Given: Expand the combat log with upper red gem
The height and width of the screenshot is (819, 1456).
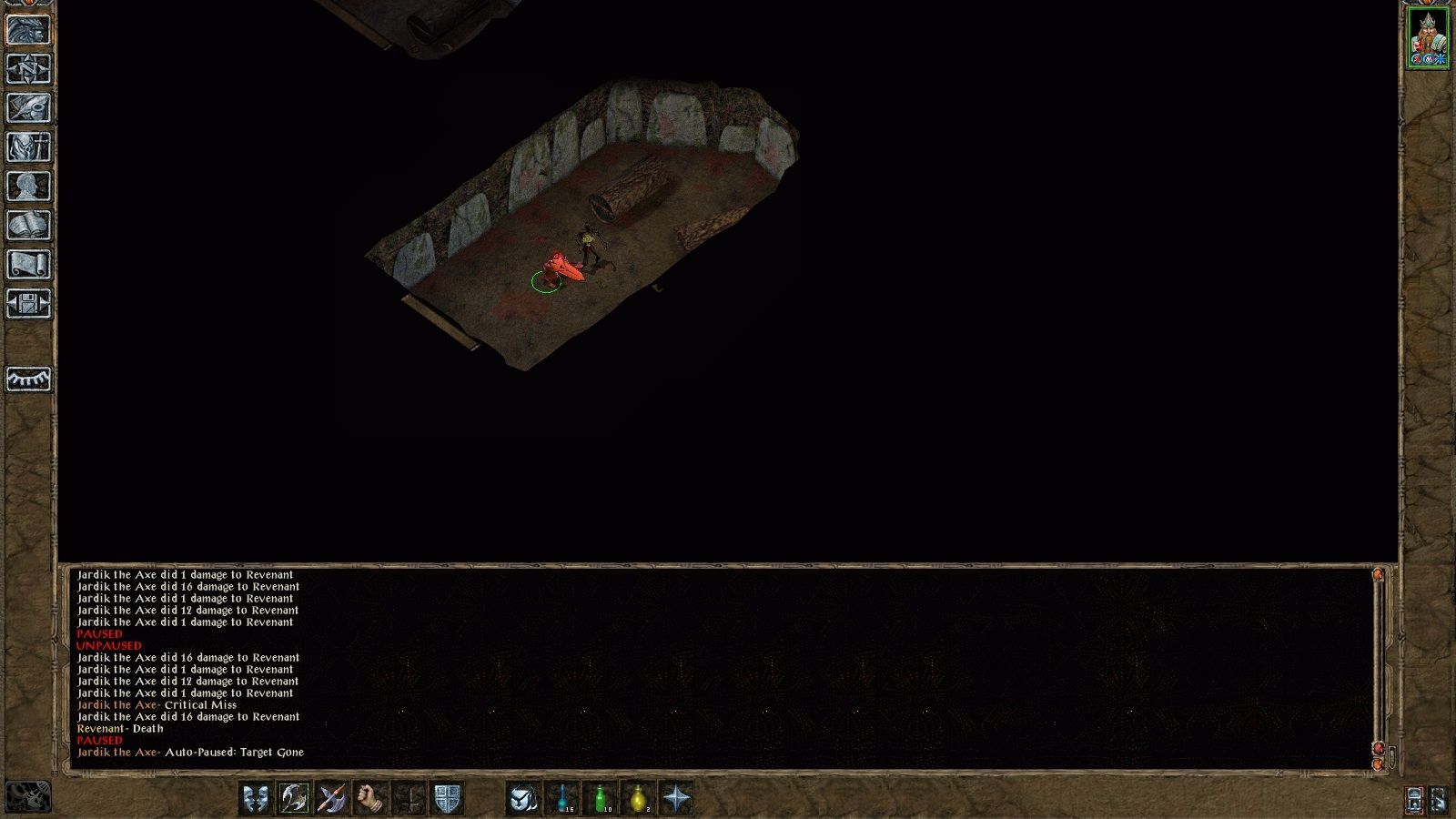Looking at the screenshot, I should 1377,574.
